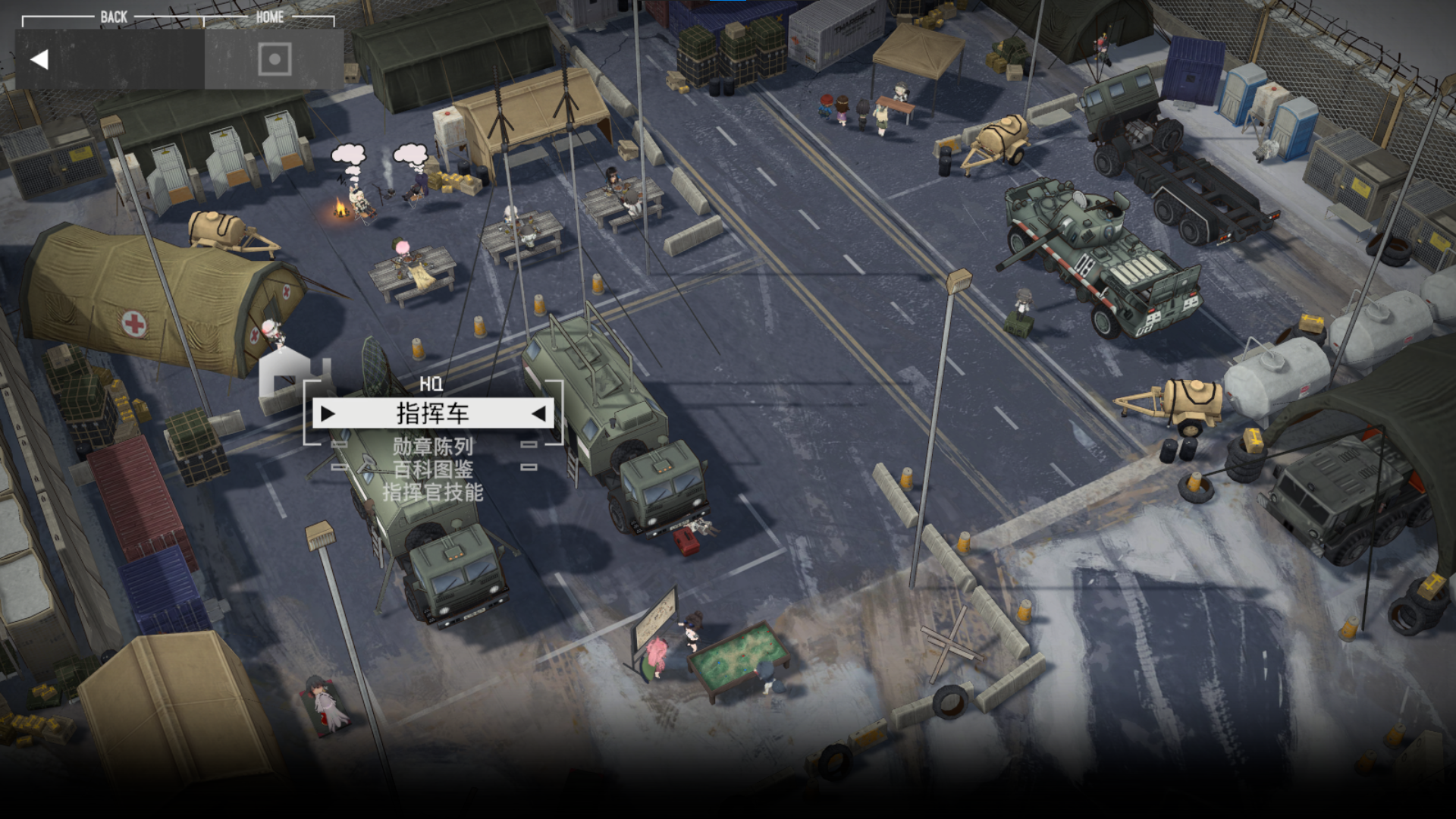Open the 百科图鉴 encyclopedia

click(432, 469)
